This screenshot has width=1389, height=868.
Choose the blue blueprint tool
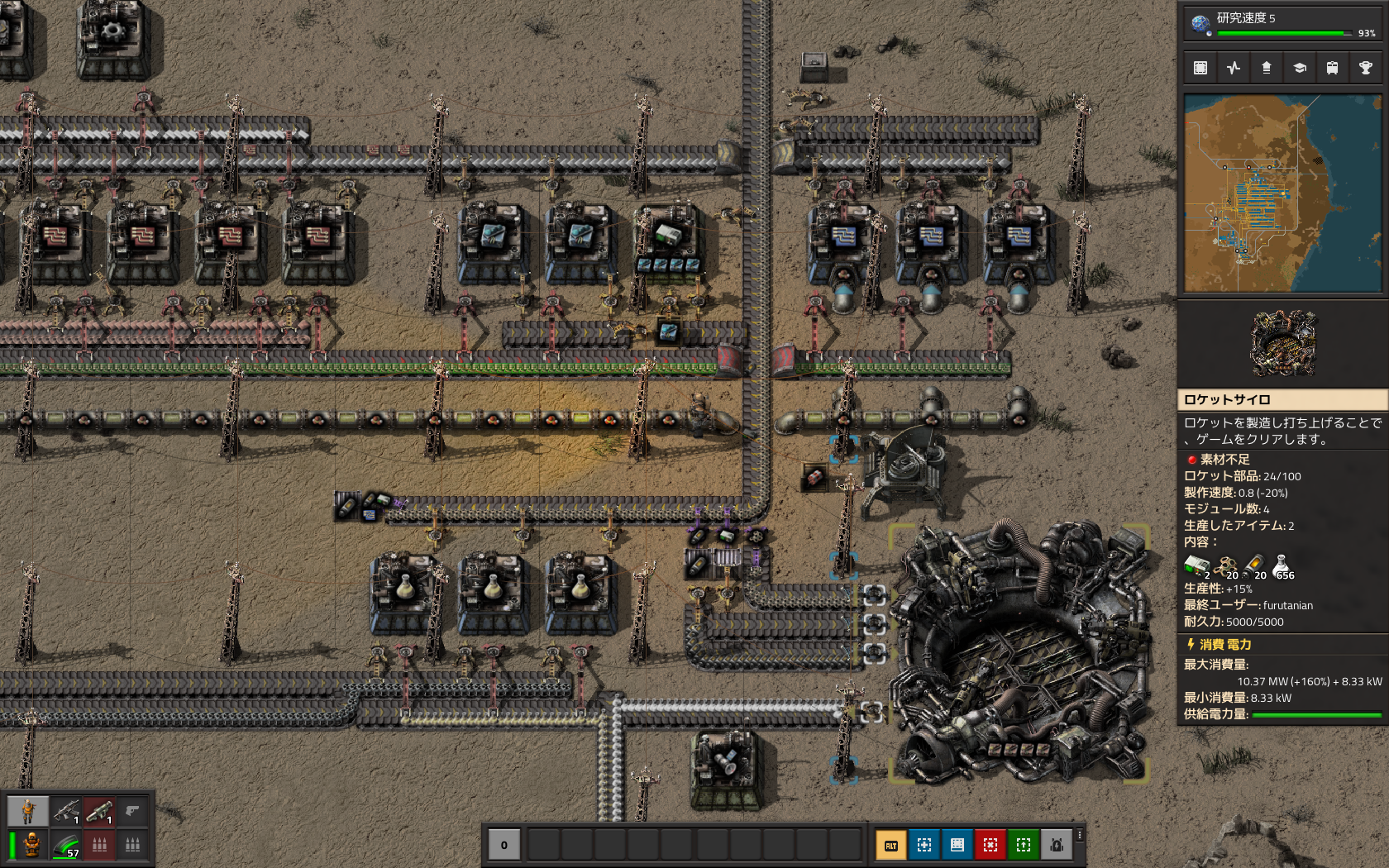tap(924, 845)
